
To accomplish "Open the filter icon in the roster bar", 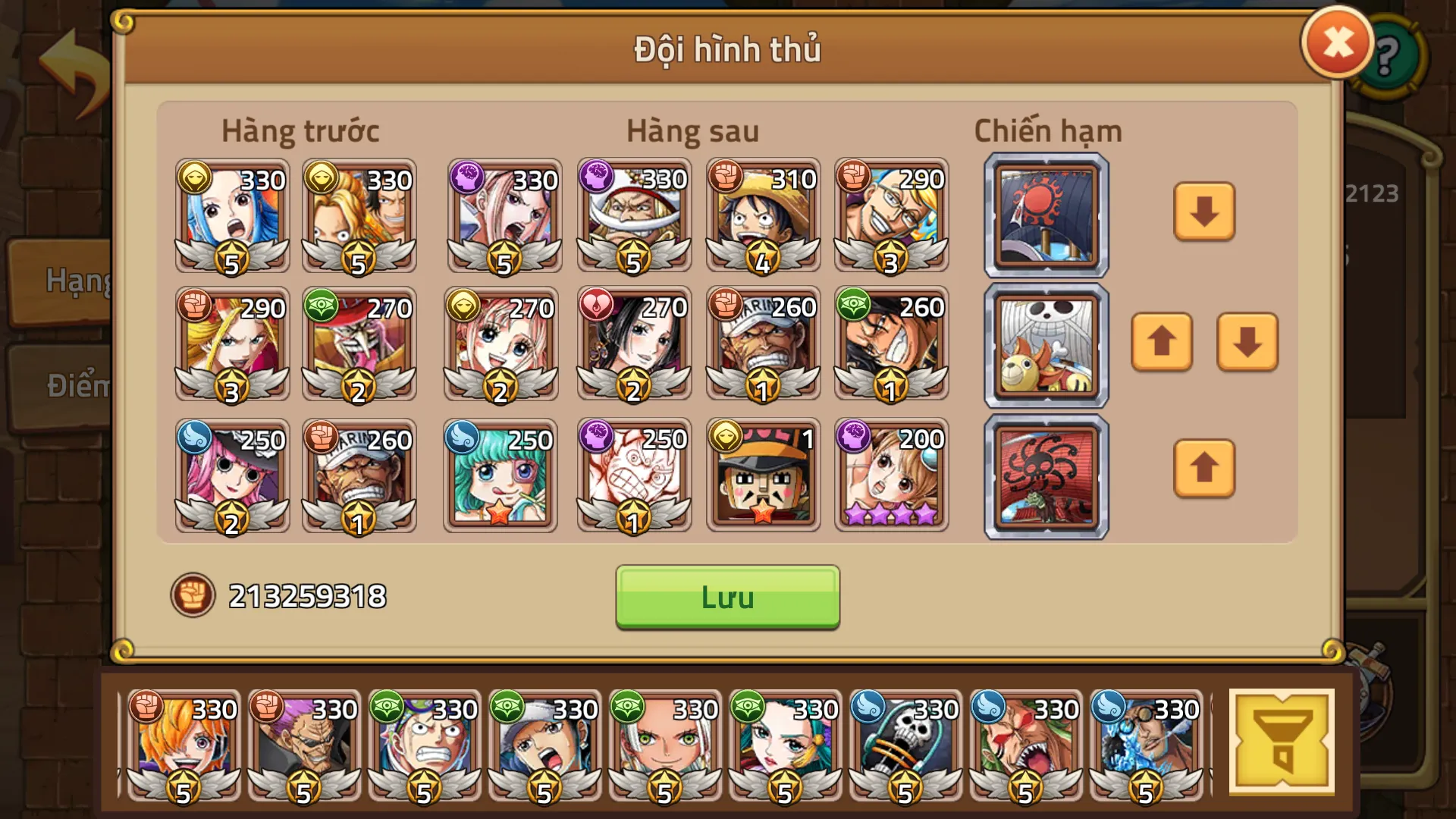I will [x=1282, y=739].
